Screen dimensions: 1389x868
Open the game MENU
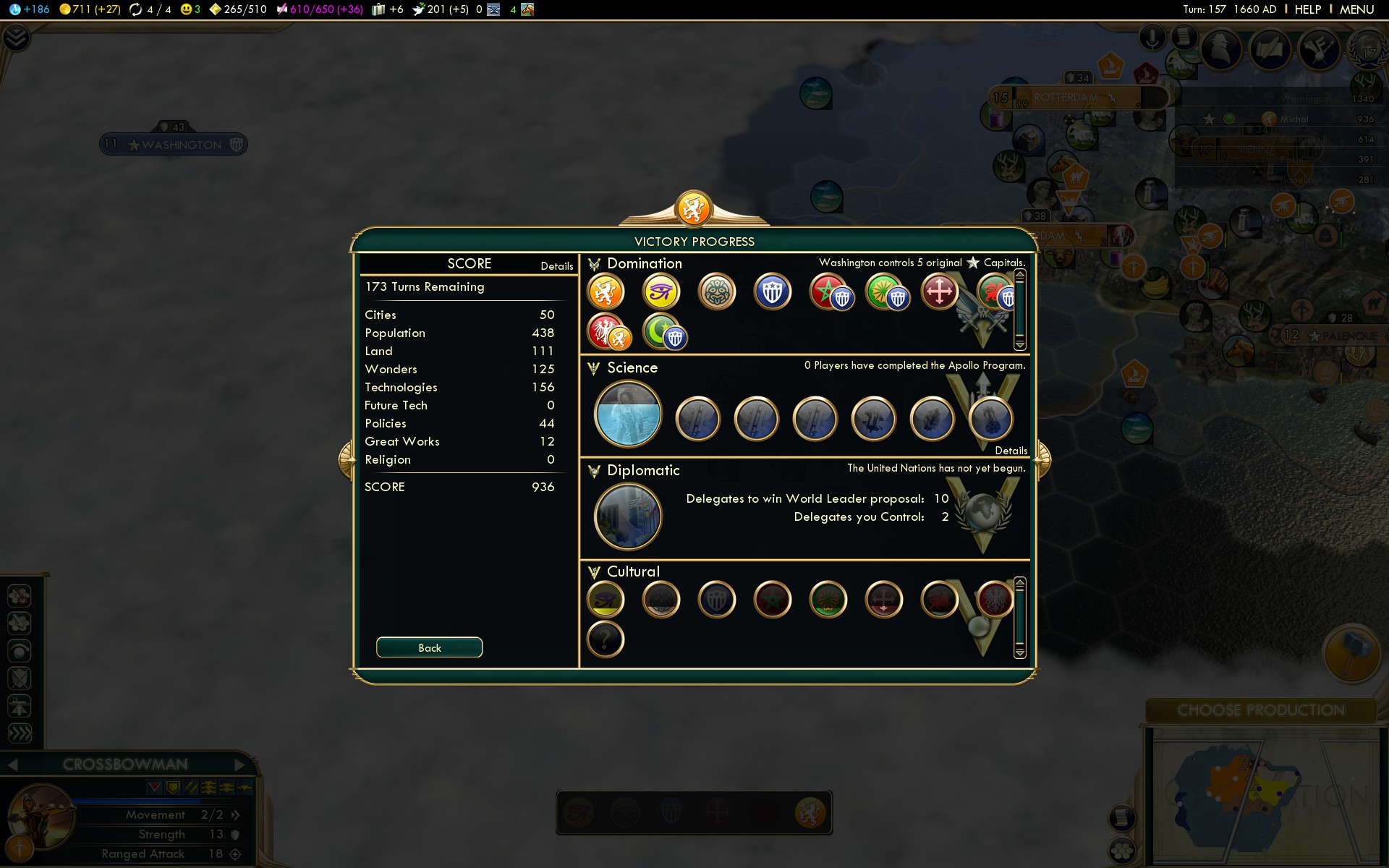point(1356,9)
